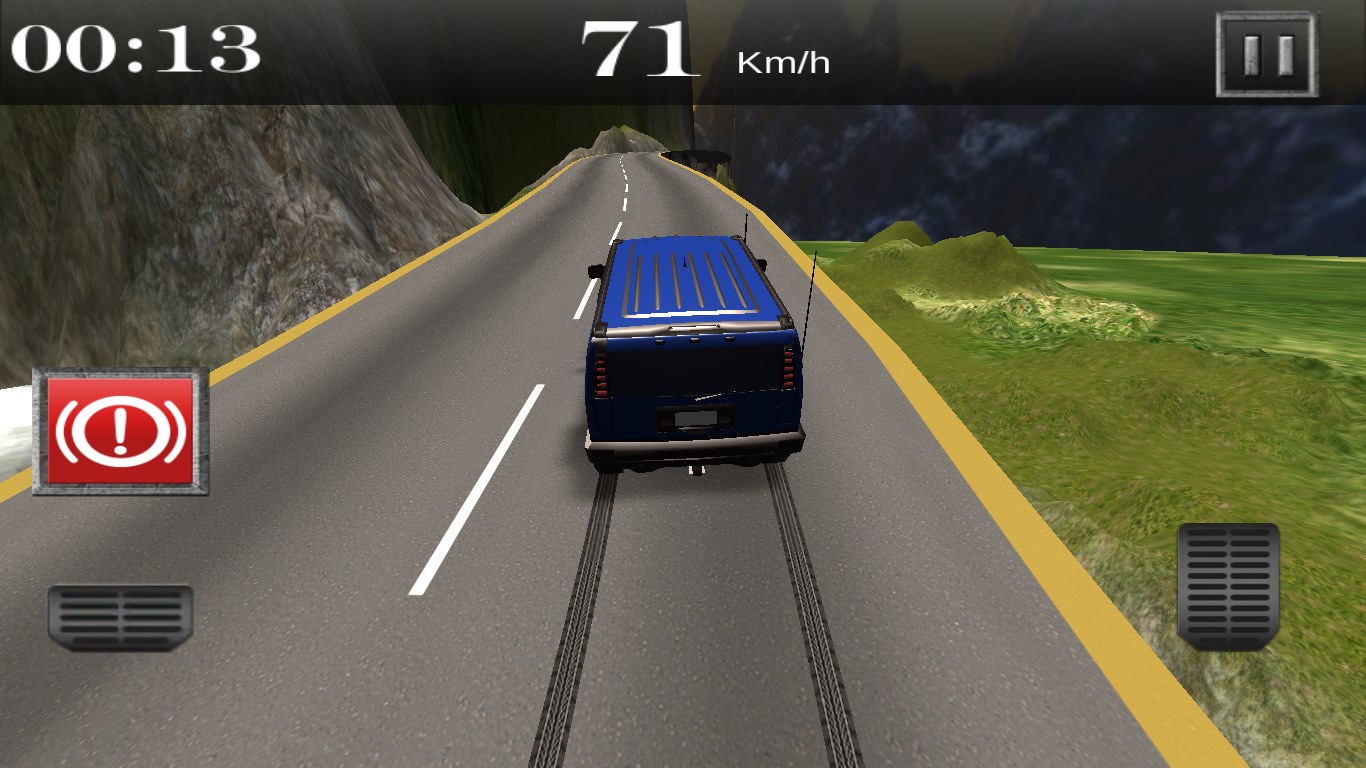The image size is (1366, 768).
Task: Tap the brake pedal
Action: click(120, 616)
